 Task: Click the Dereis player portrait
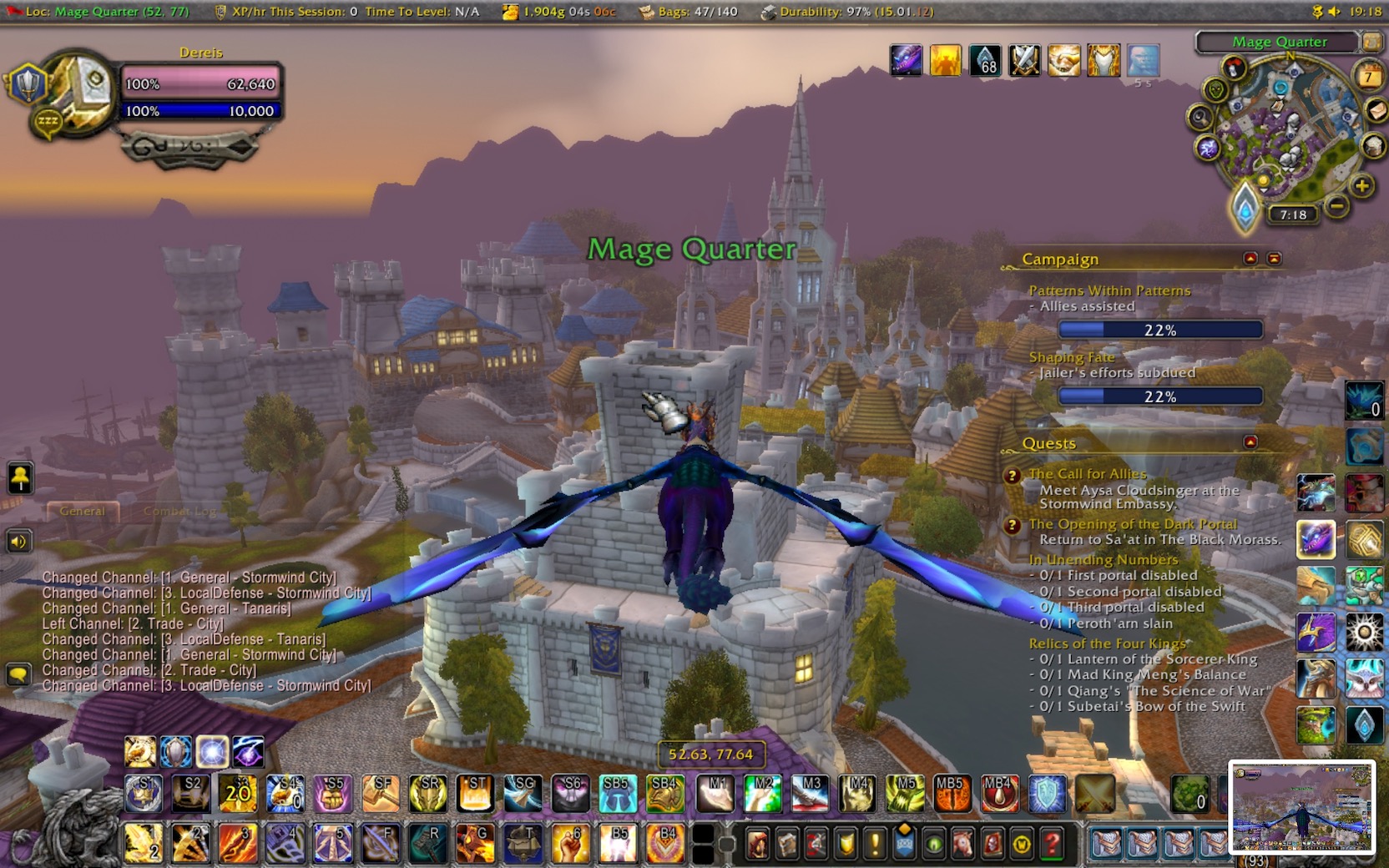coord(81,90)
